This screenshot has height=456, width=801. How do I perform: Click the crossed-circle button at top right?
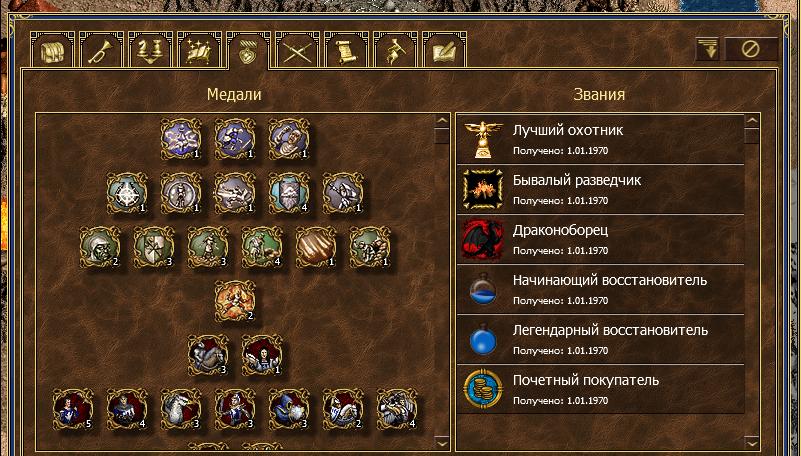click(751, 49)
